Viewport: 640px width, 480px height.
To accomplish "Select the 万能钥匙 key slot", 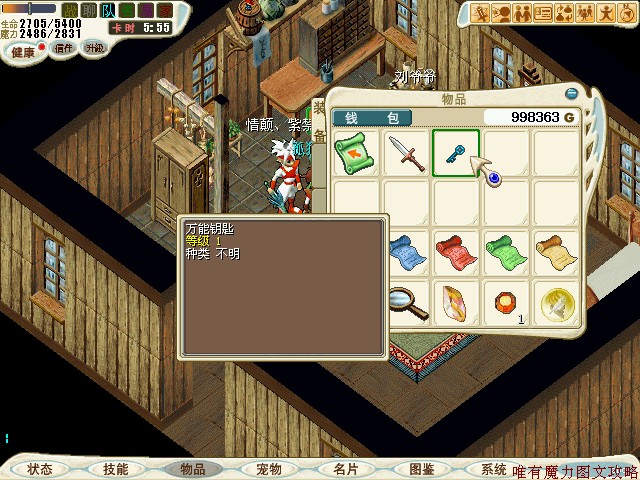I will point(456,152).
